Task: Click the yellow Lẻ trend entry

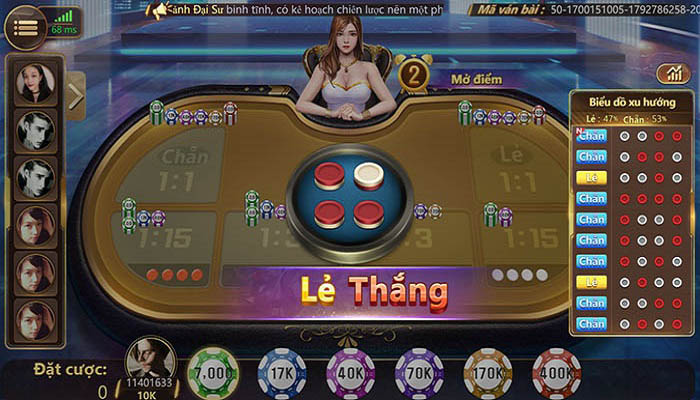Action: tap(591, 177)
